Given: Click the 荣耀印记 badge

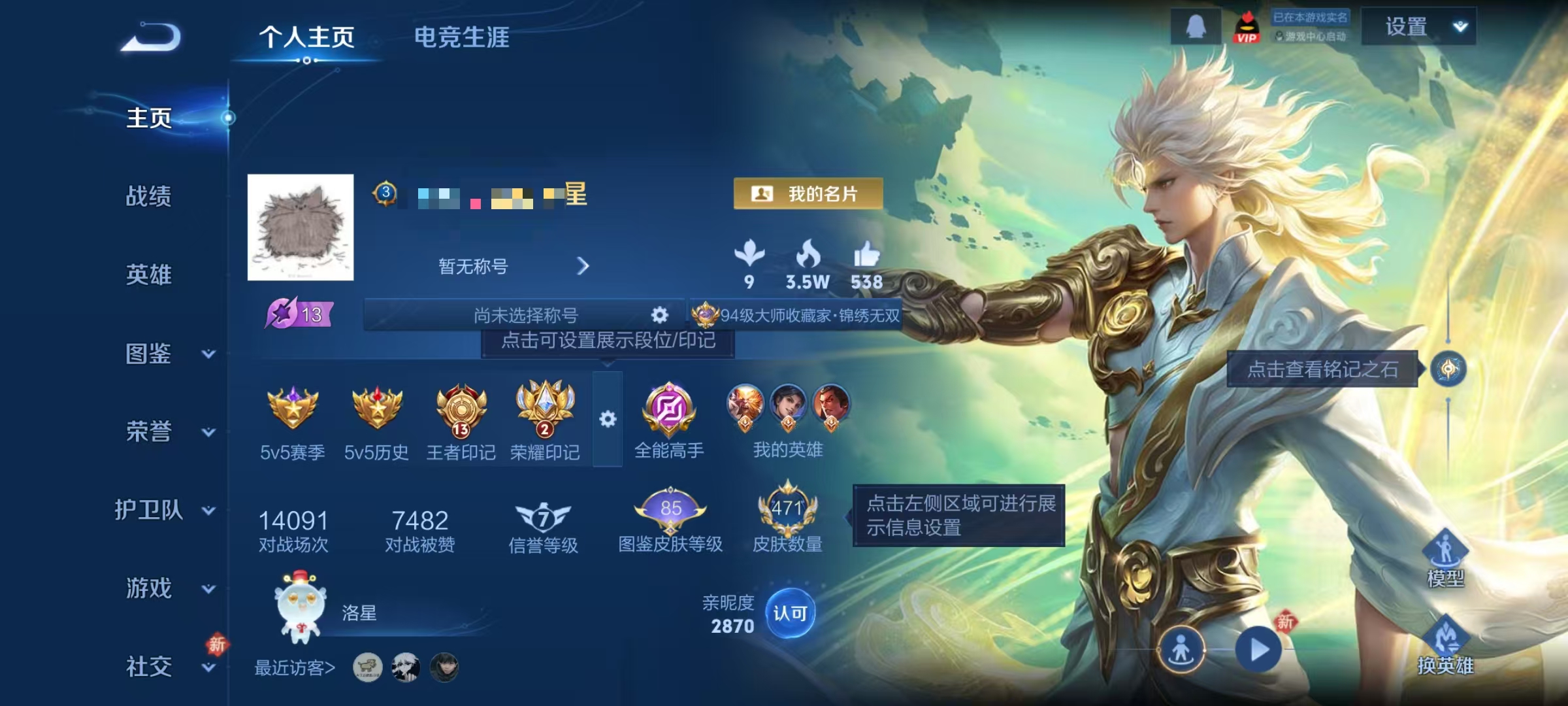Looking at the screenshot, I should coord(544,409).
